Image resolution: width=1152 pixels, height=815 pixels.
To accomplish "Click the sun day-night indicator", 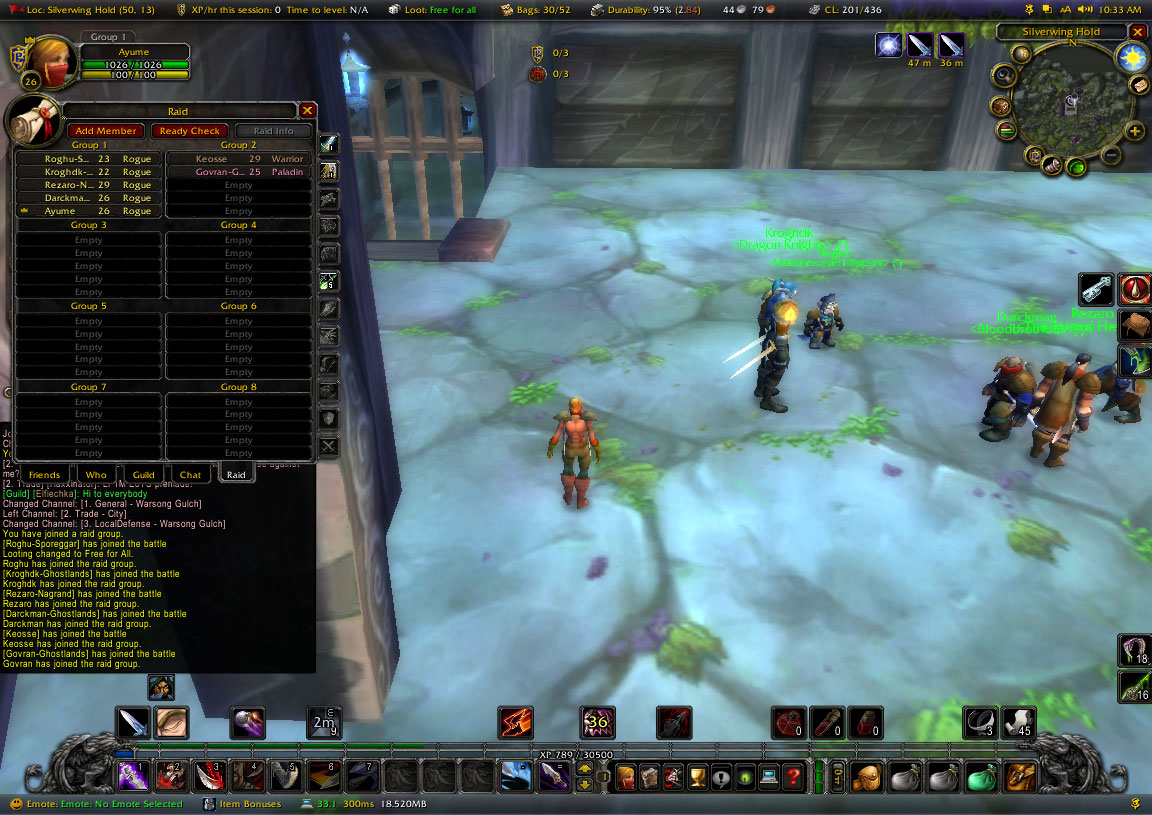I will coord(1133,58).
